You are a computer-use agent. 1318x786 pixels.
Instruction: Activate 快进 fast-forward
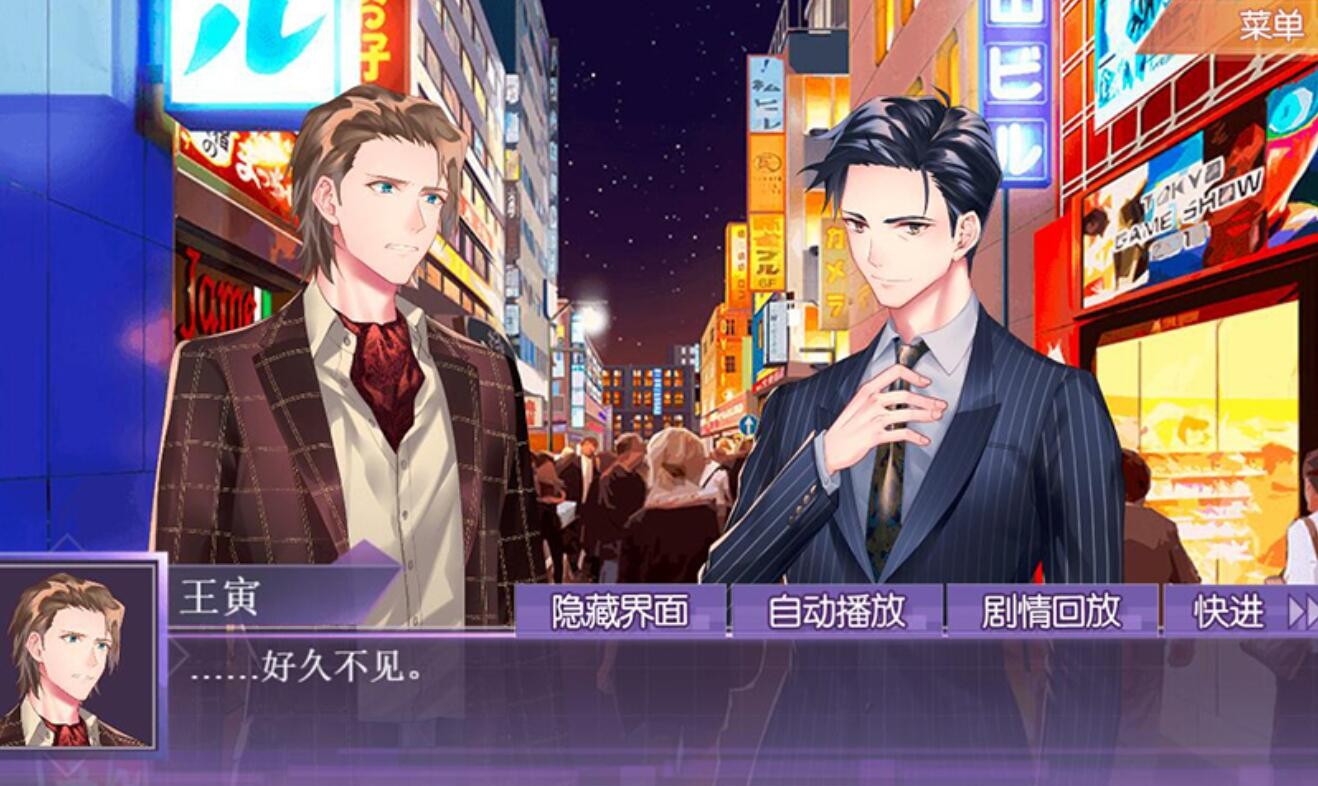[1242, 611]
